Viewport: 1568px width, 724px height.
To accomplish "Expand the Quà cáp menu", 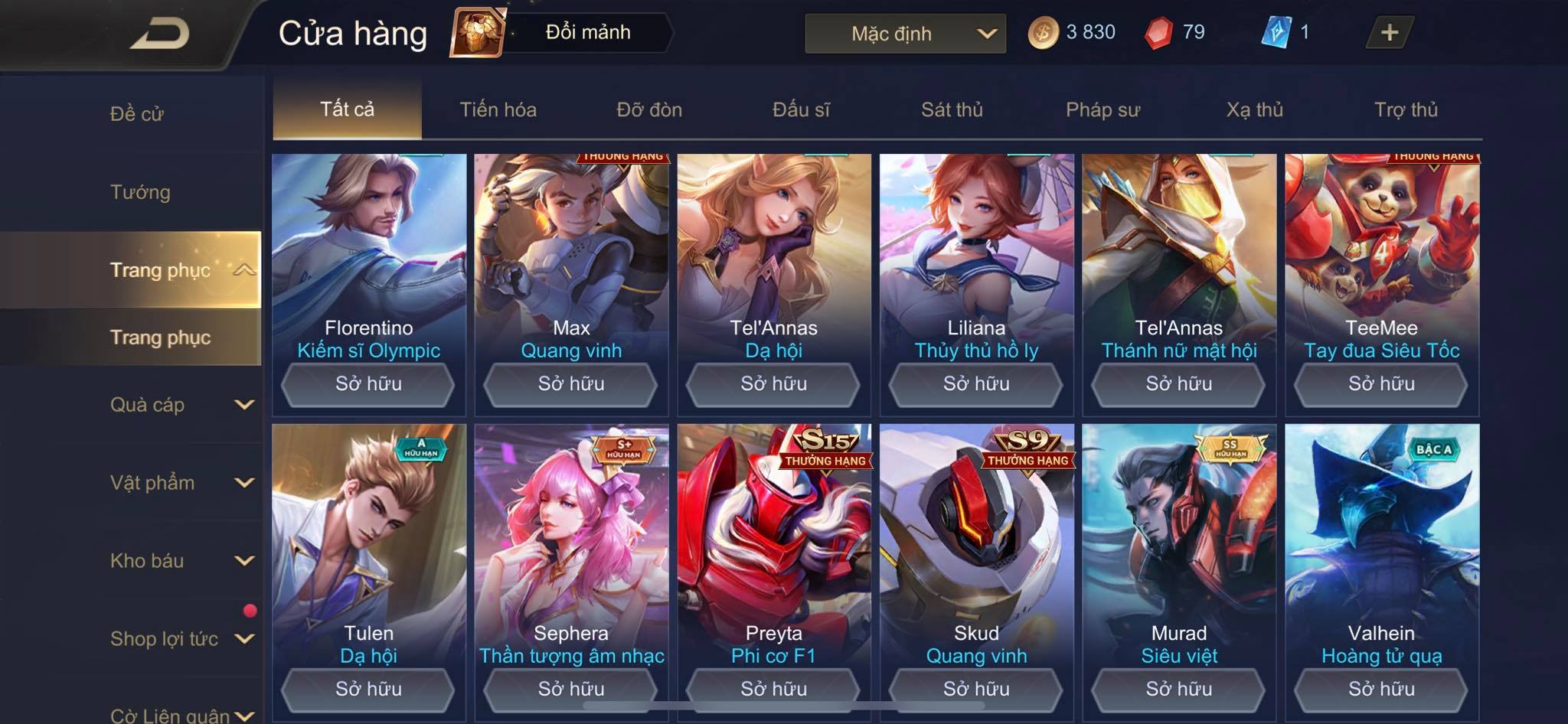I will tap(180, 405).
